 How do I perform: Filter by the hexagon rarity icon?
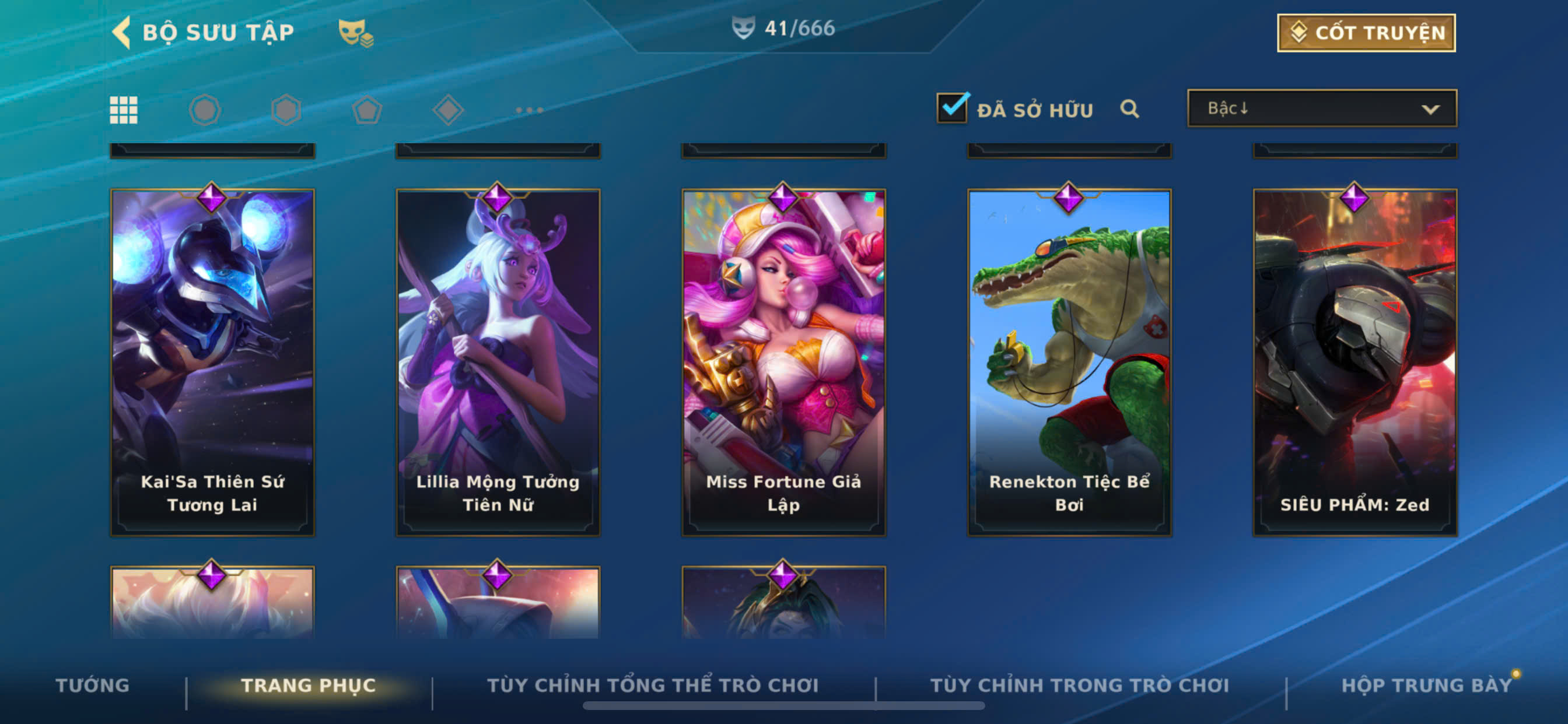(286, 110)
